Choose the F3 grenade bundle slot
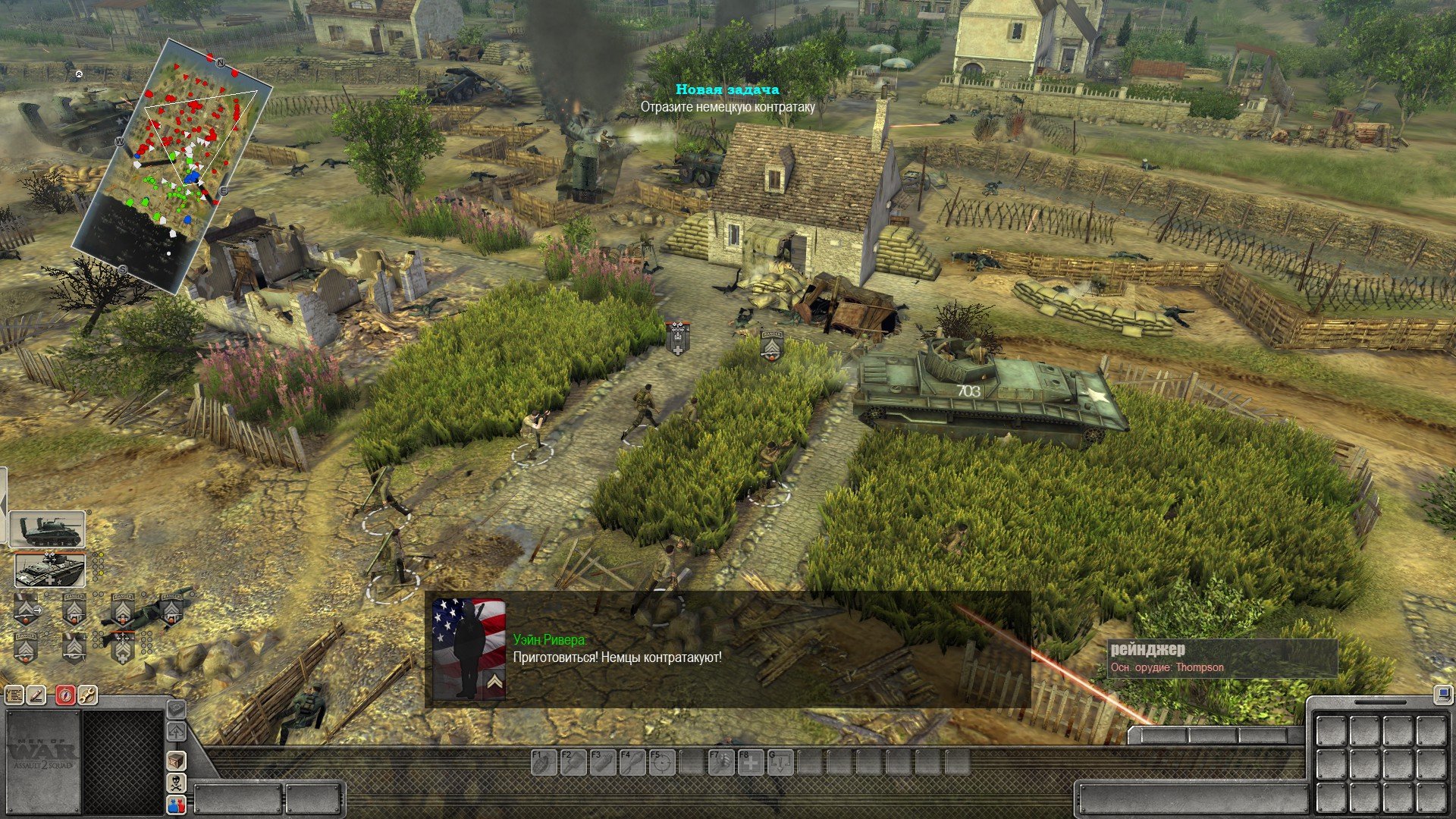1456x819 pixels. (602, 761)
